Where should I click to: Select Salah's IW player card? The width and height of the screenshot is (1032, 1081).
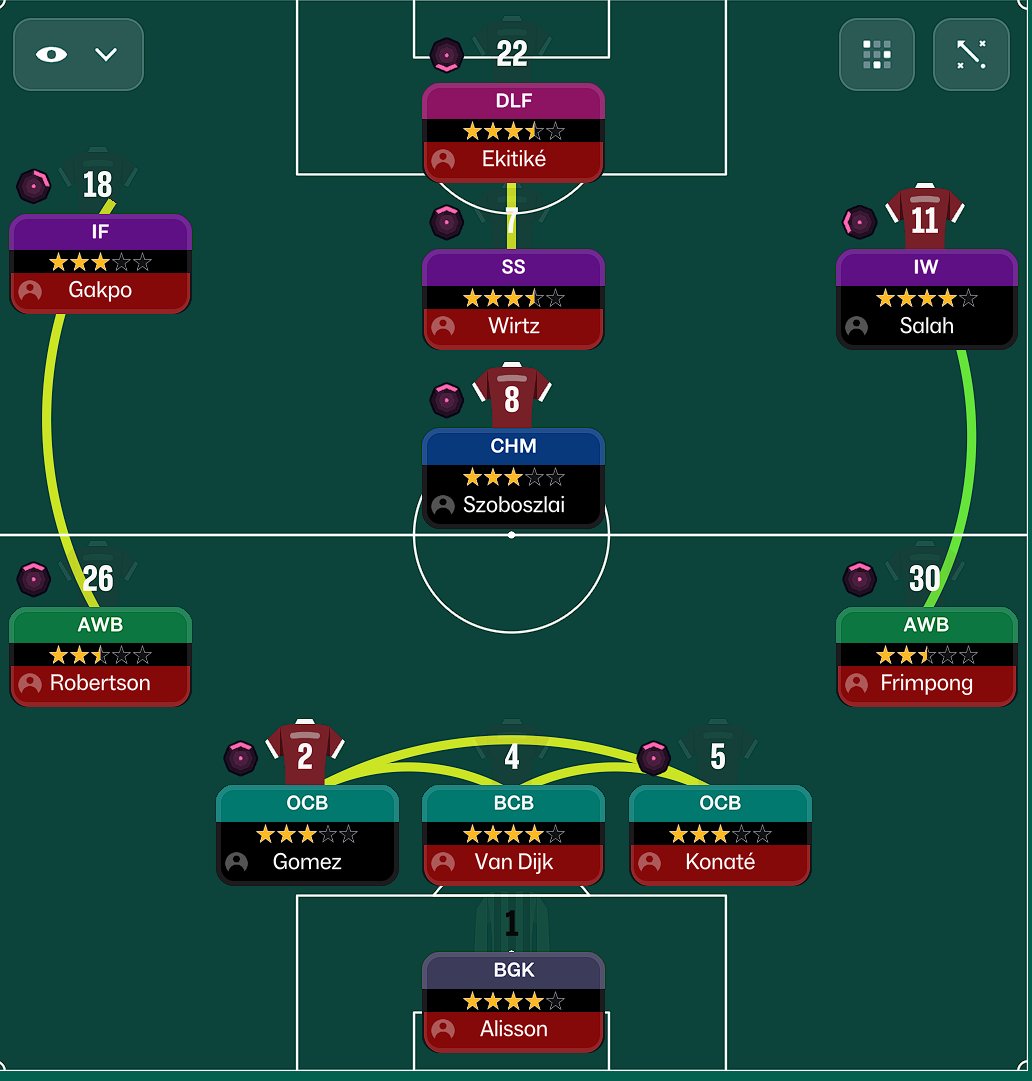(926, 299)
